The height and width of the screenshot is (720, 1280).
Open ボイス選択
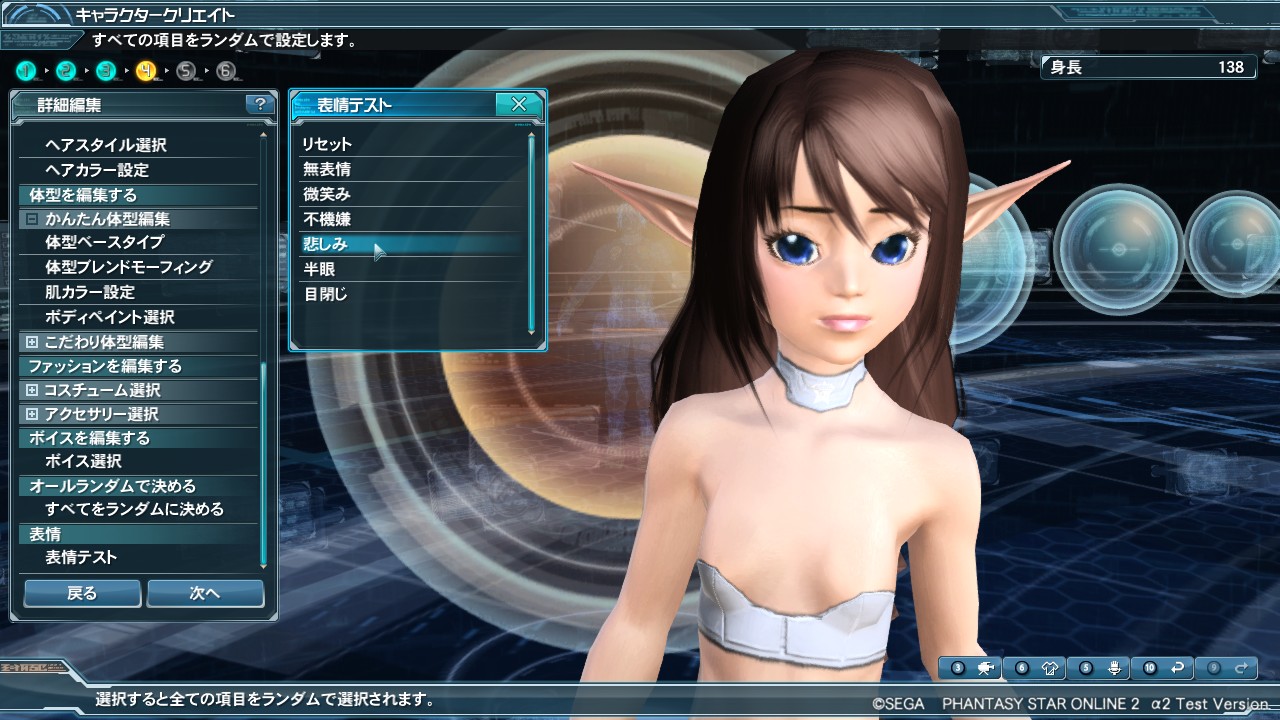(84, 461)
